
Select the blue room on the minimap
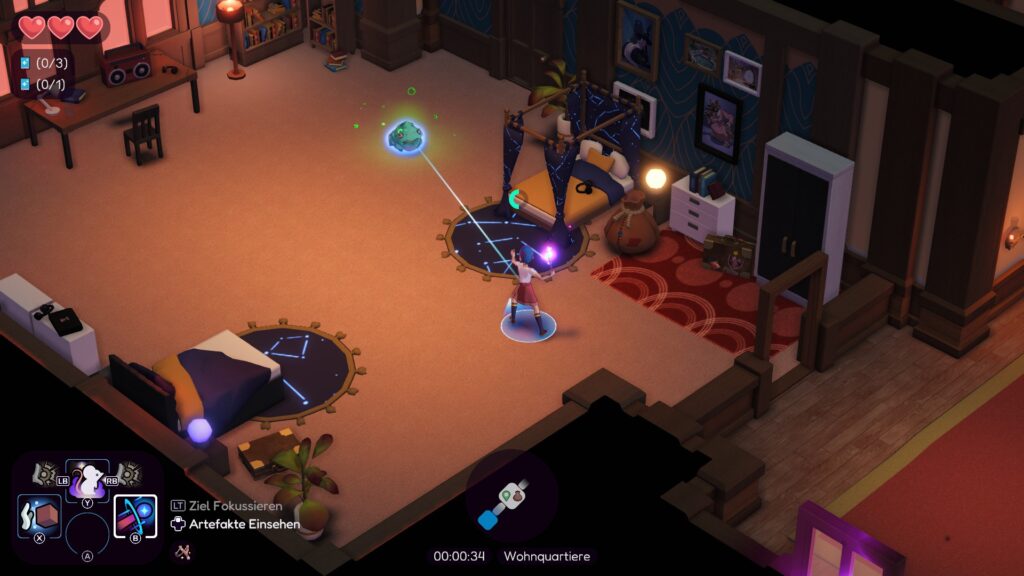point(489,519)
